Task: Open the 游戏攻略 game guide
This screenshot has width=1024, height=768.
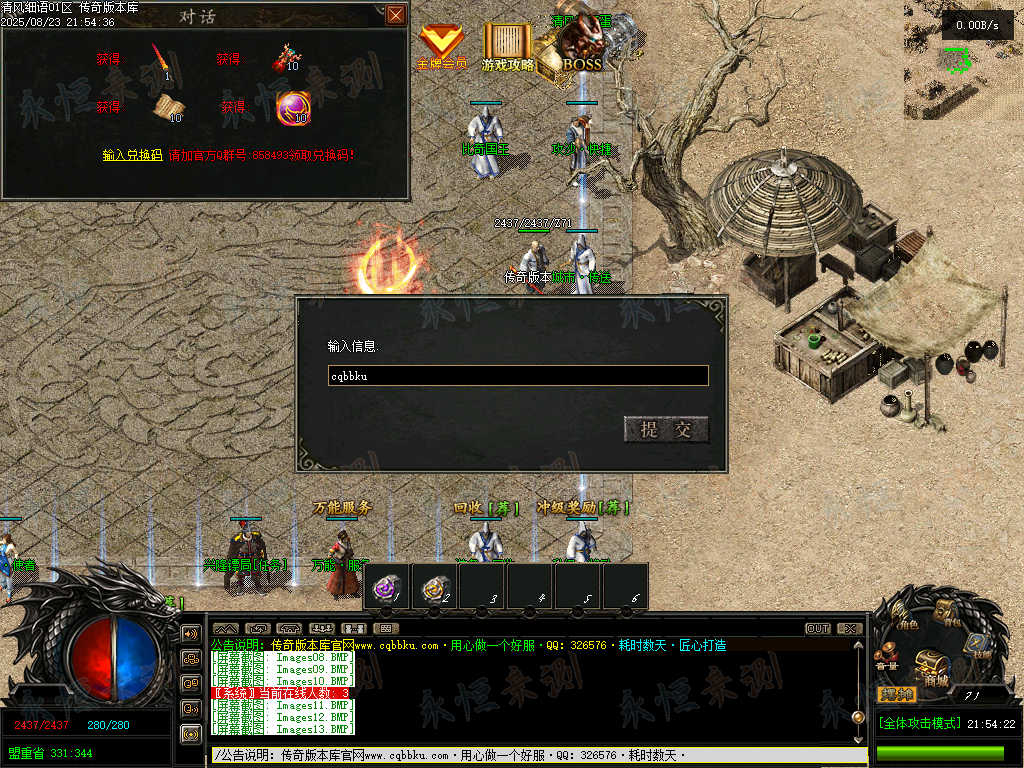Action: [x=508, y=47]
